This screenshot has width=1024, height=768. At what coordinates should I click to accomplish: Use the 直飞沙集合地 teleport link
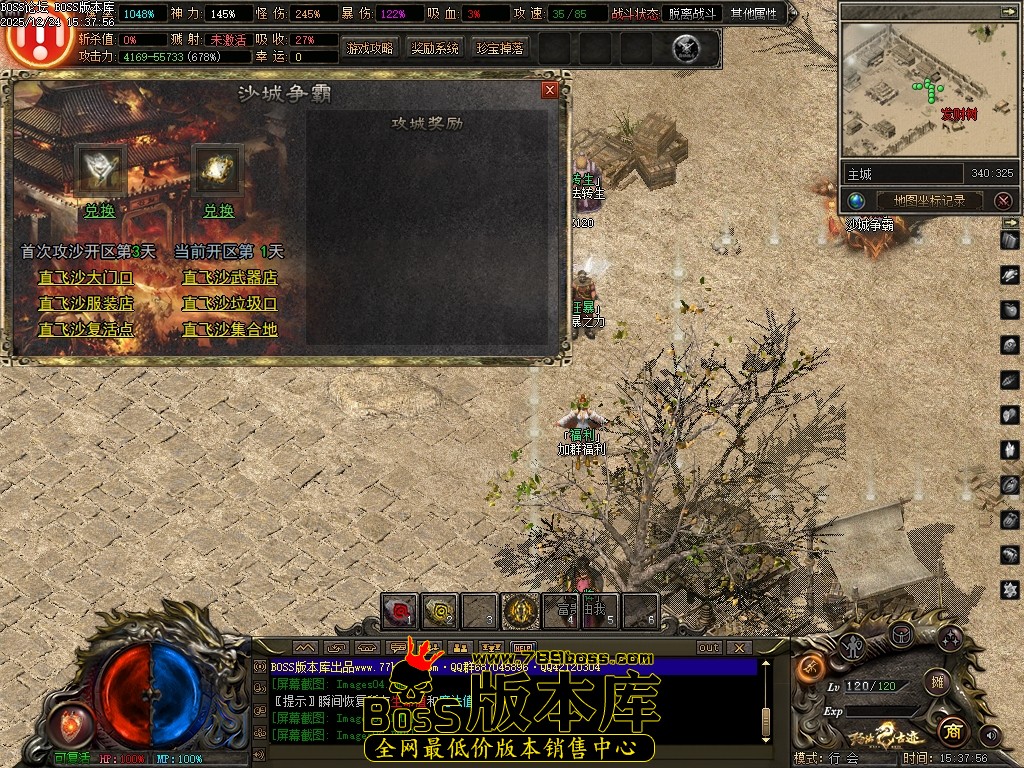(x=229, y=329)
